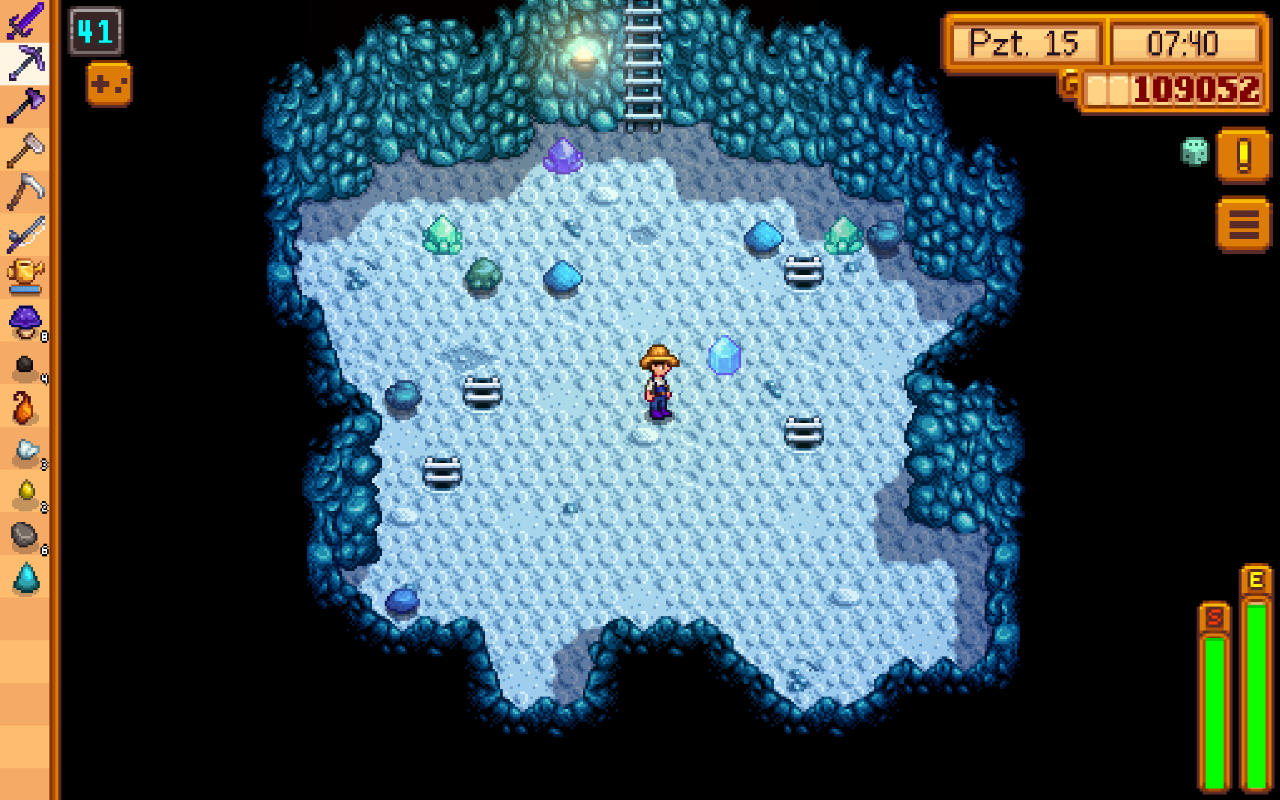
Task: Pick the gray stone stack
Action: click(26, 537)
